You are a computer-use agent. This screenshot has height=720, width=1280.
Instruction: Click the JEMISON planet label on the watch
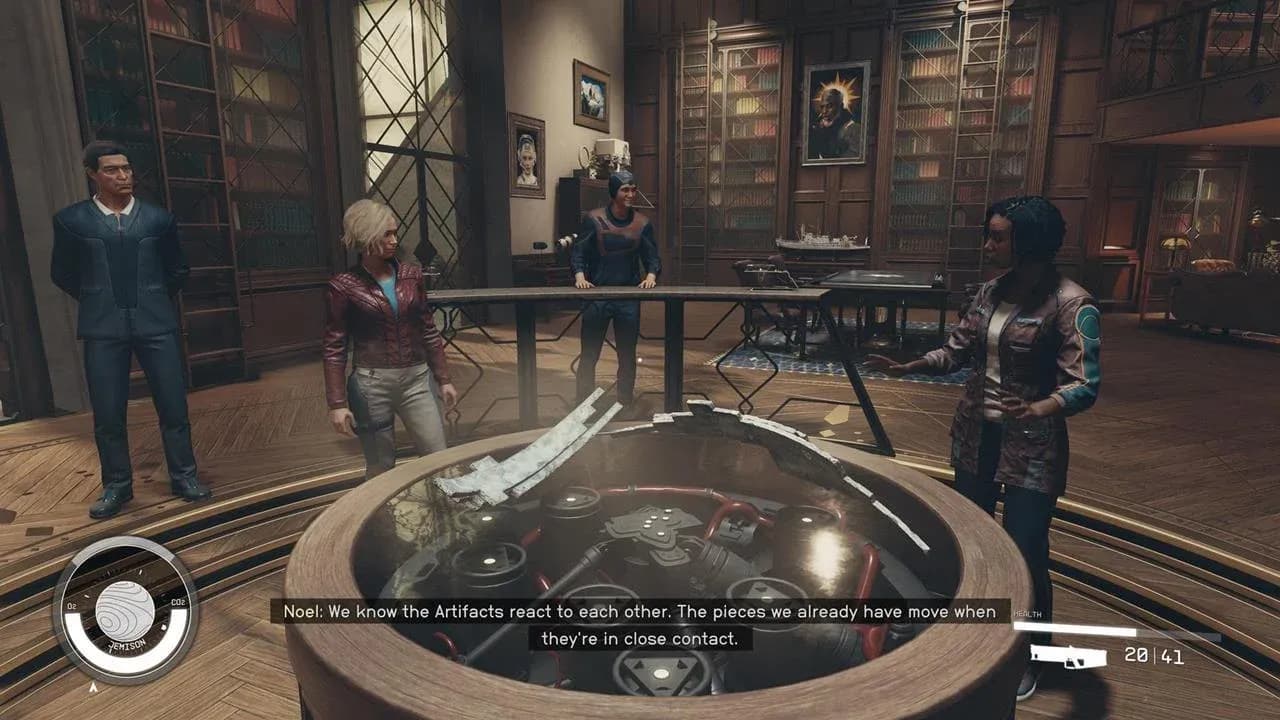127,646
